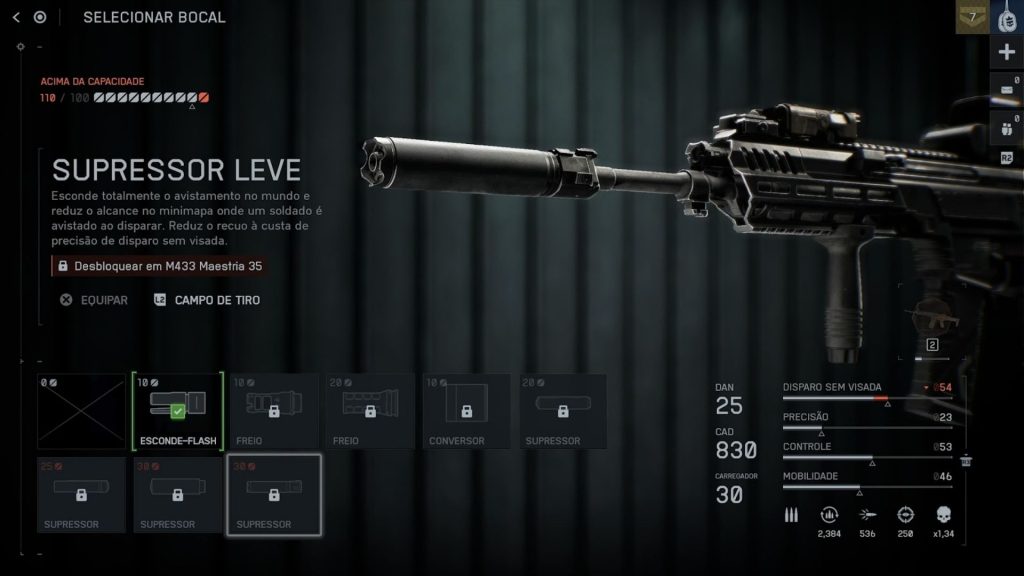This screenshot has height=576, width=1024.
Task: Click the plus button on the right sidebar
Action: point(1006,53)
